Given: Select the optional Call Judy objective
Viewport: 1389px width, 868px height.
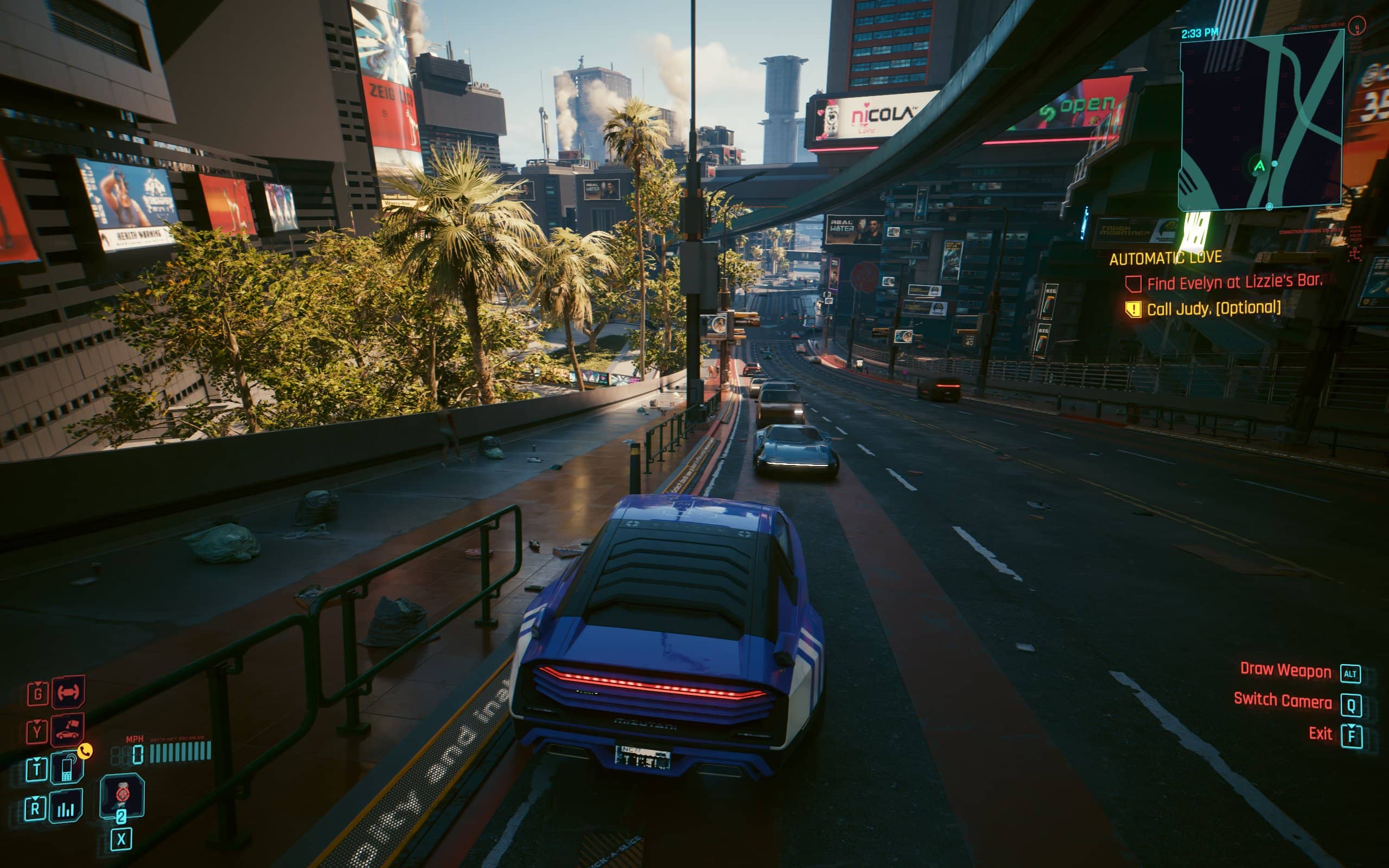Looking at the screenshot, I should click(1213, 309).
